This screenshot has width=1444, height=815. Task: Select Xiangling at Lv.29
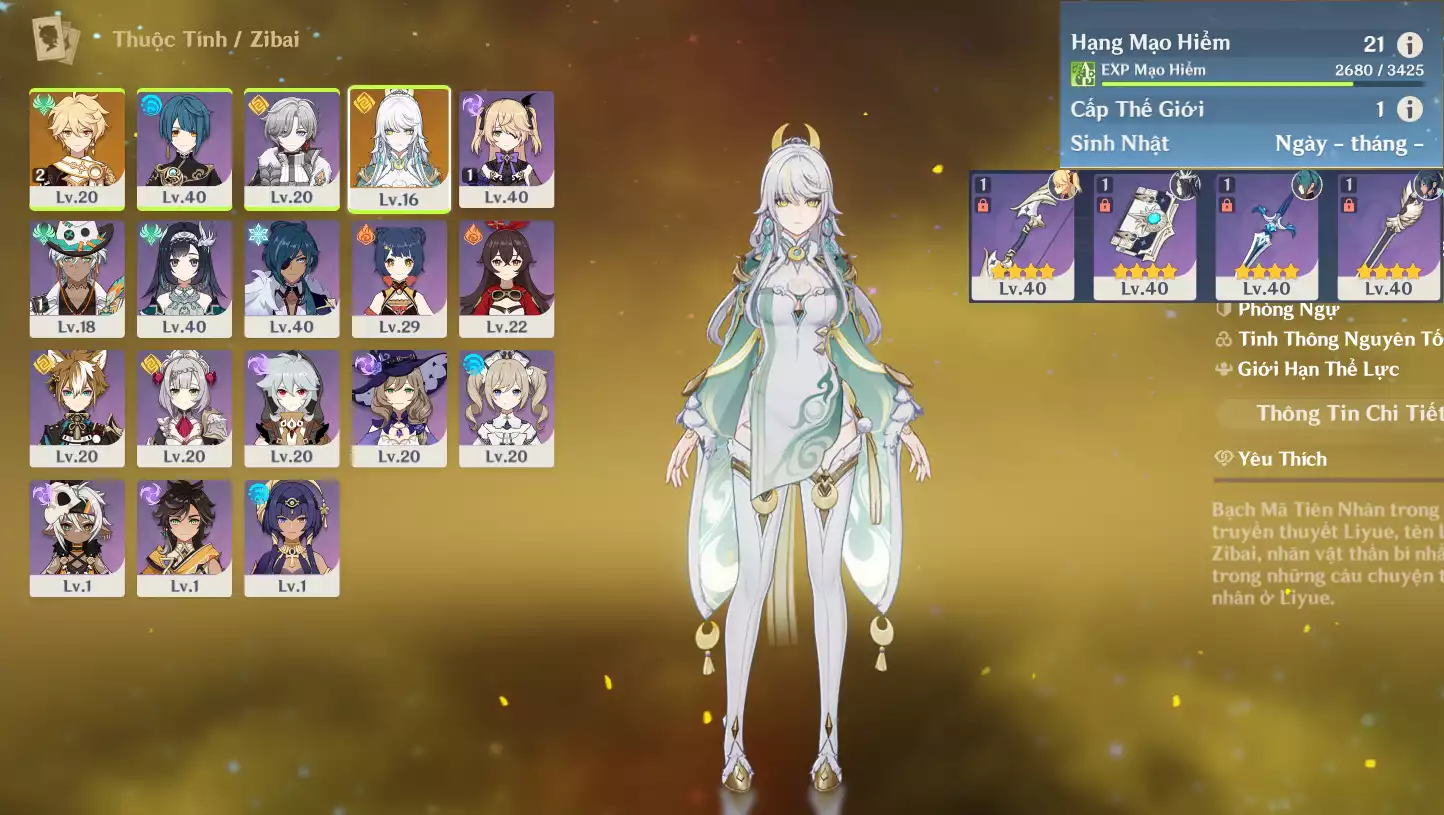(399, 279)
